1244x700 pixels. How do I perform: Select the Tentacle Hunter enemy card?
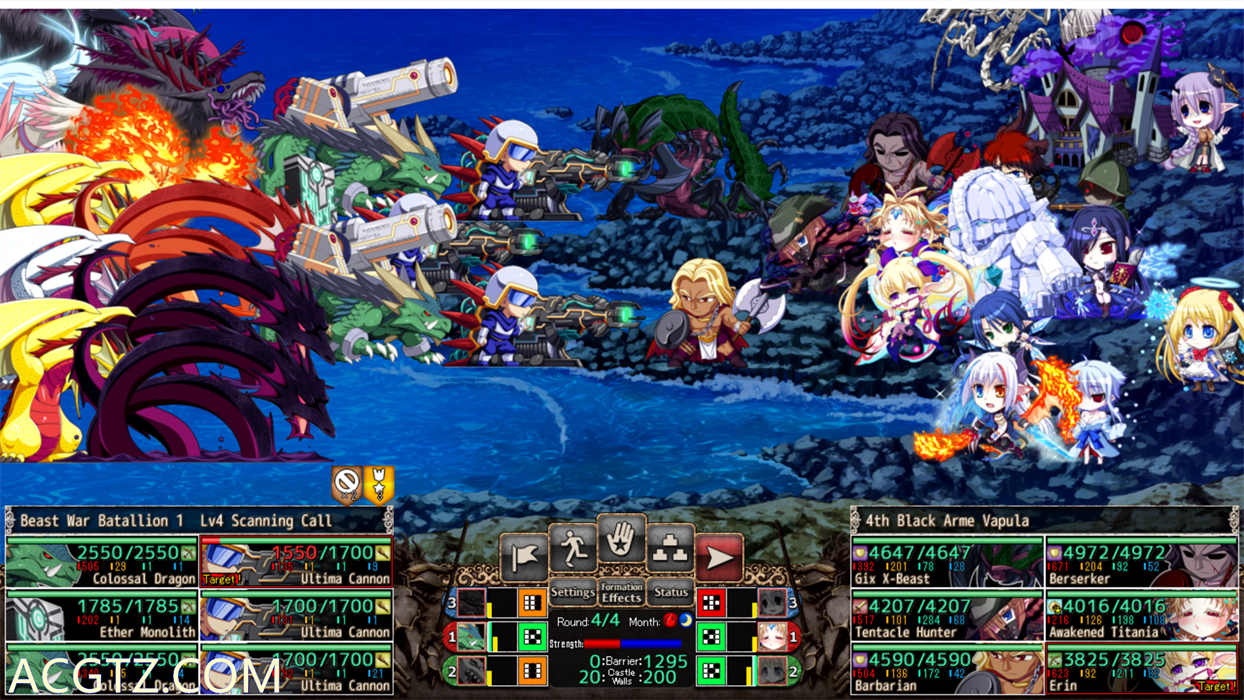pos(946,615)
